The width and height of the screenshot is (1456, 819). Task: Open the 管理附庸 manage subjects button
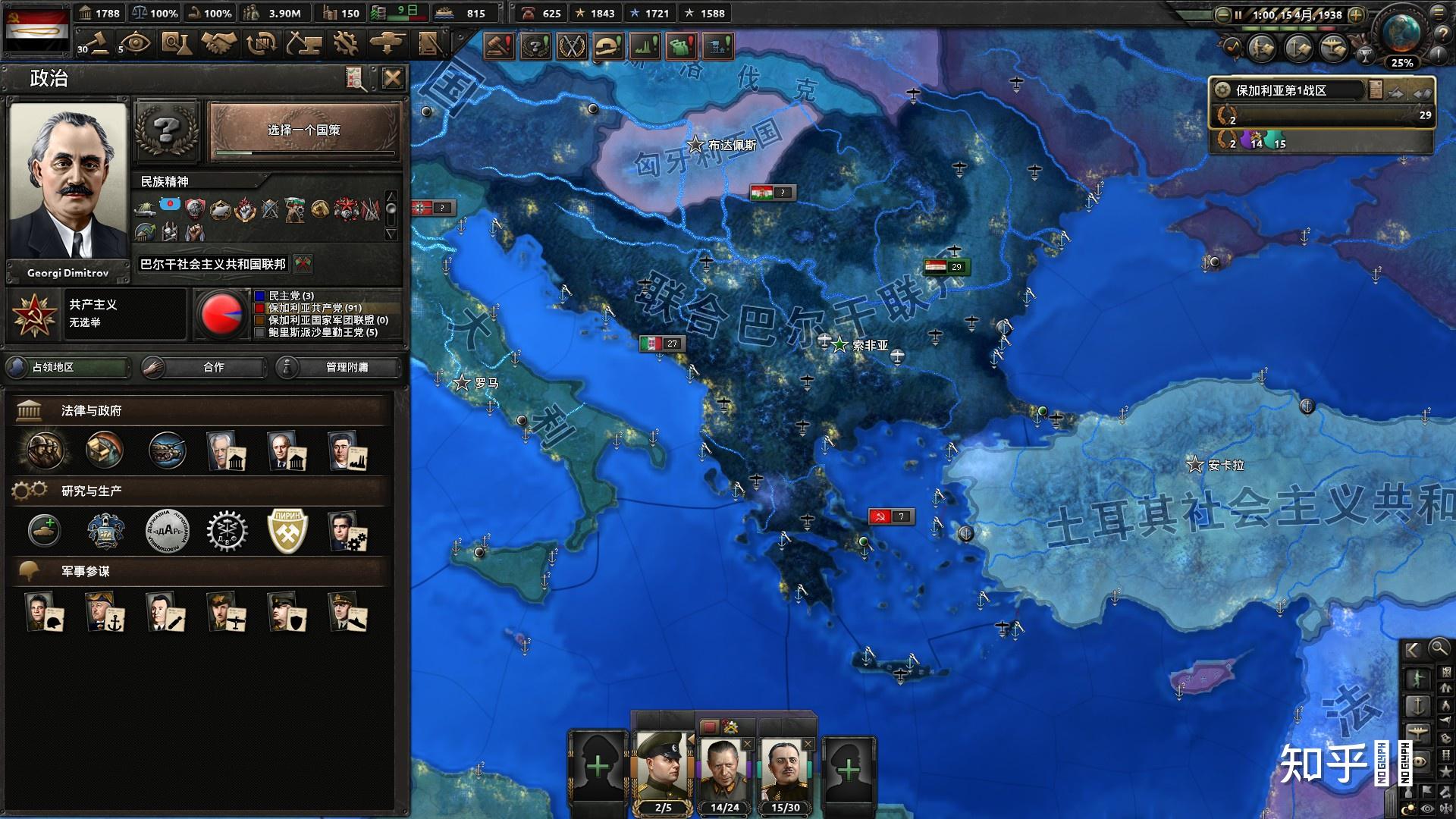click(338, 368)
